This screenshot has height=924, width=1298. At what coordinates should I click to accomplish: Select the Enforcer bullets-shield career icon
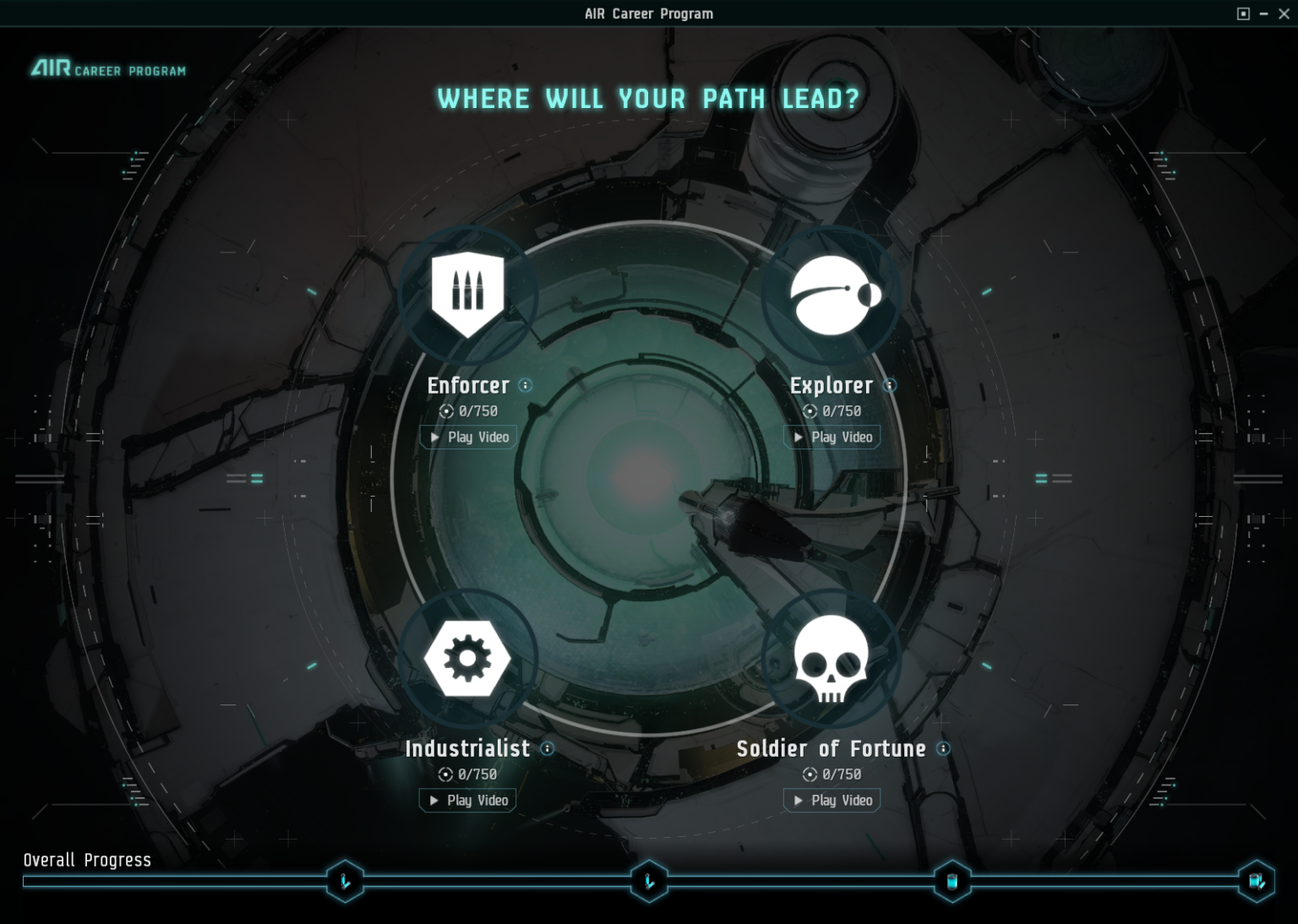(x=468, y=291)
